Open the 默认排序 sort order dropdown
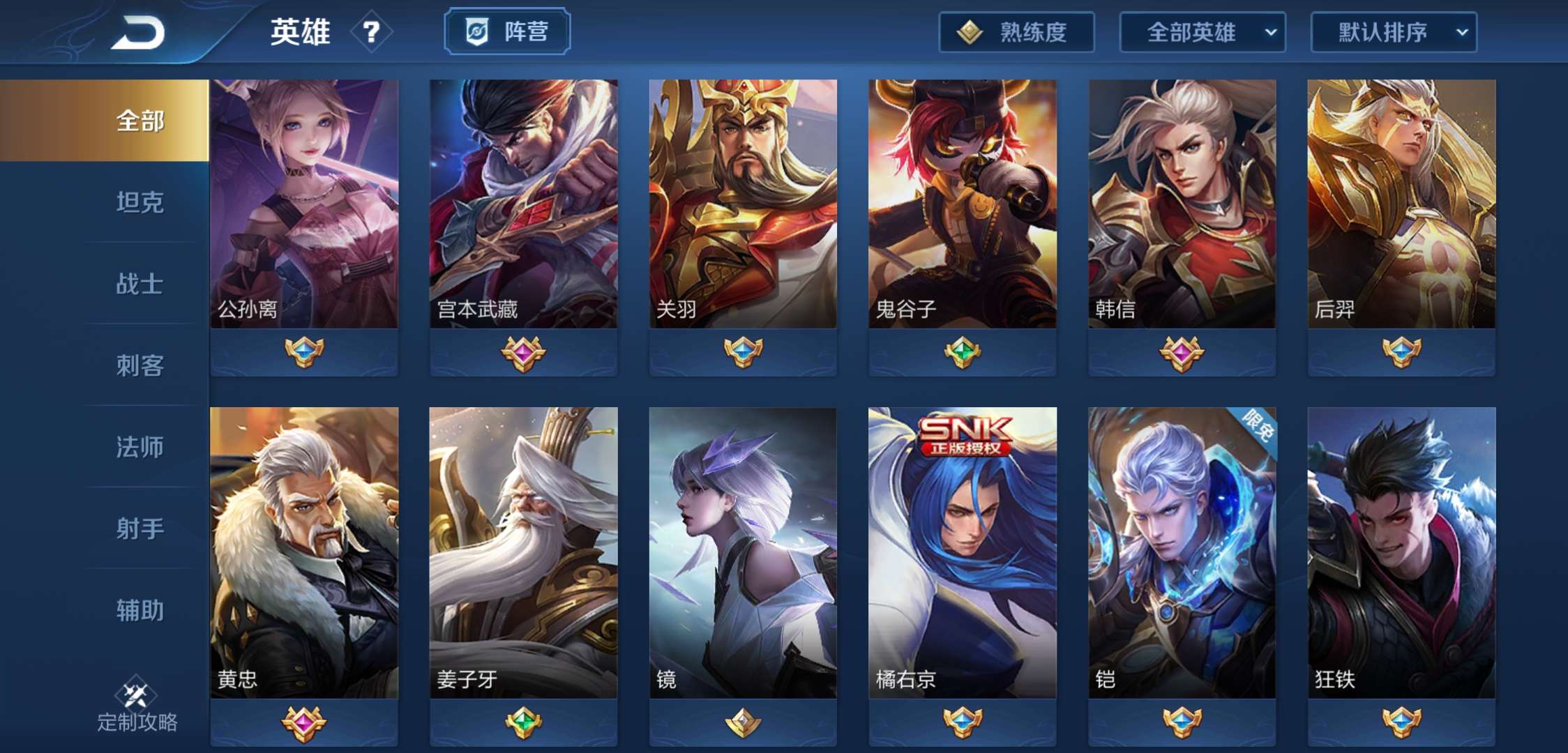Viewport: 1568px width, 753px height. 1392,33
